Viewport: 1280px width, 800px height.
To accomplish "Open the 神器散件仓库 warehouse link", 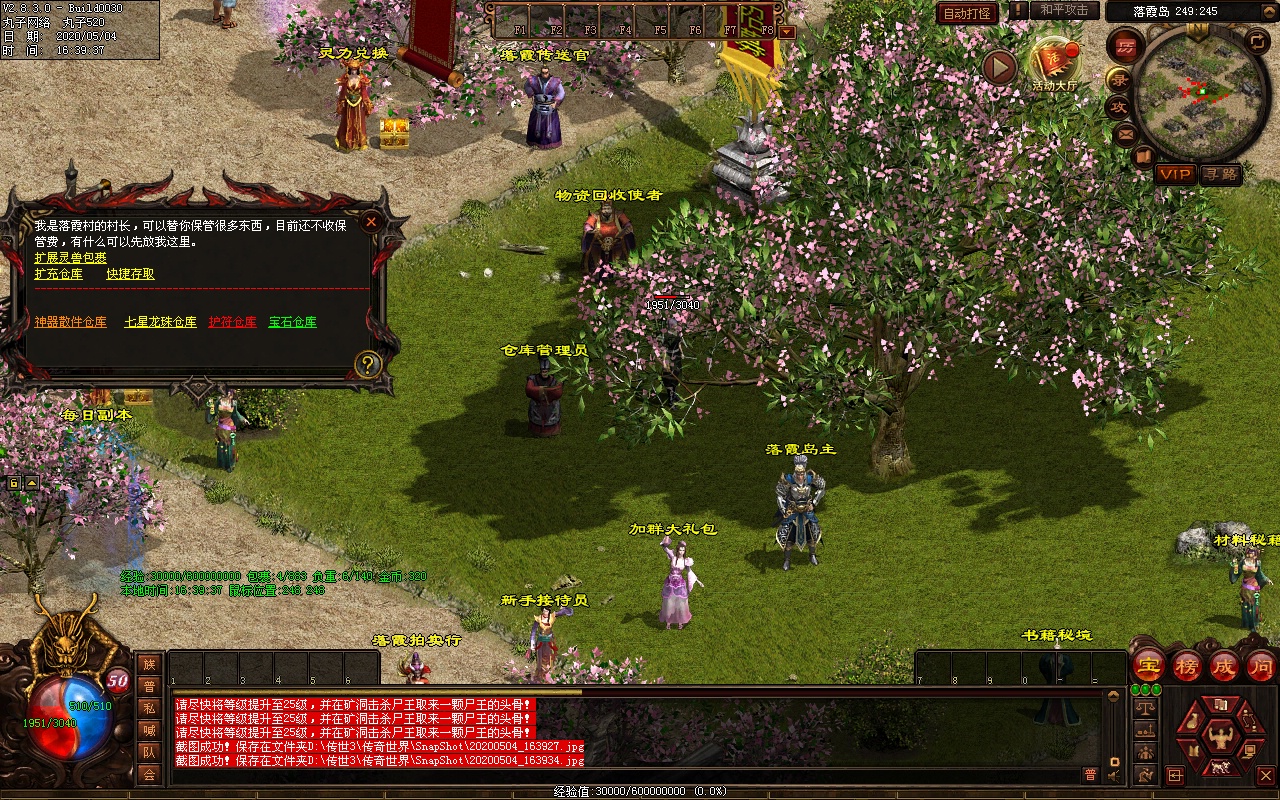I will point(70,322).
